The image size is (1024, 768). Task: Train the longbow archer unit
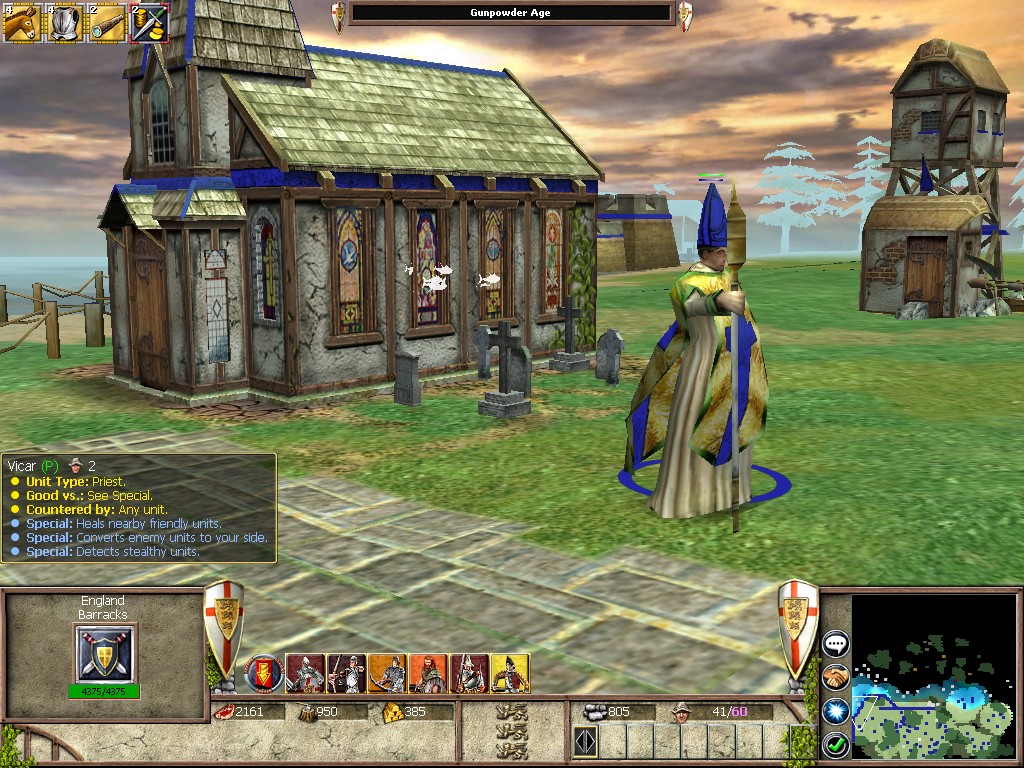(346, 673)
